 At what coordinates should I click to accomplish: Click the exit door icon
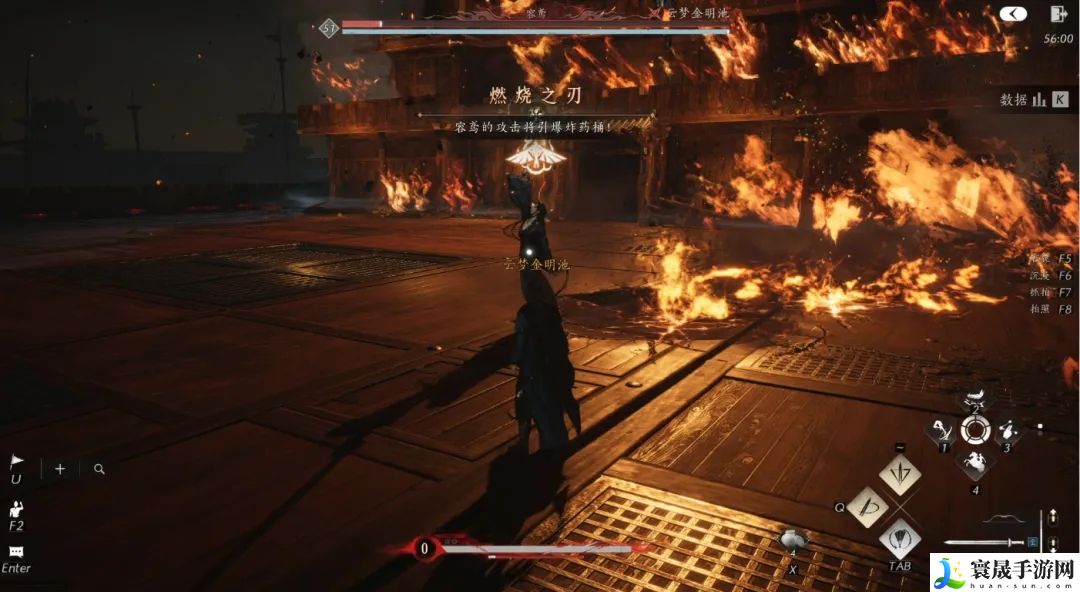(x=1058, y=14)
